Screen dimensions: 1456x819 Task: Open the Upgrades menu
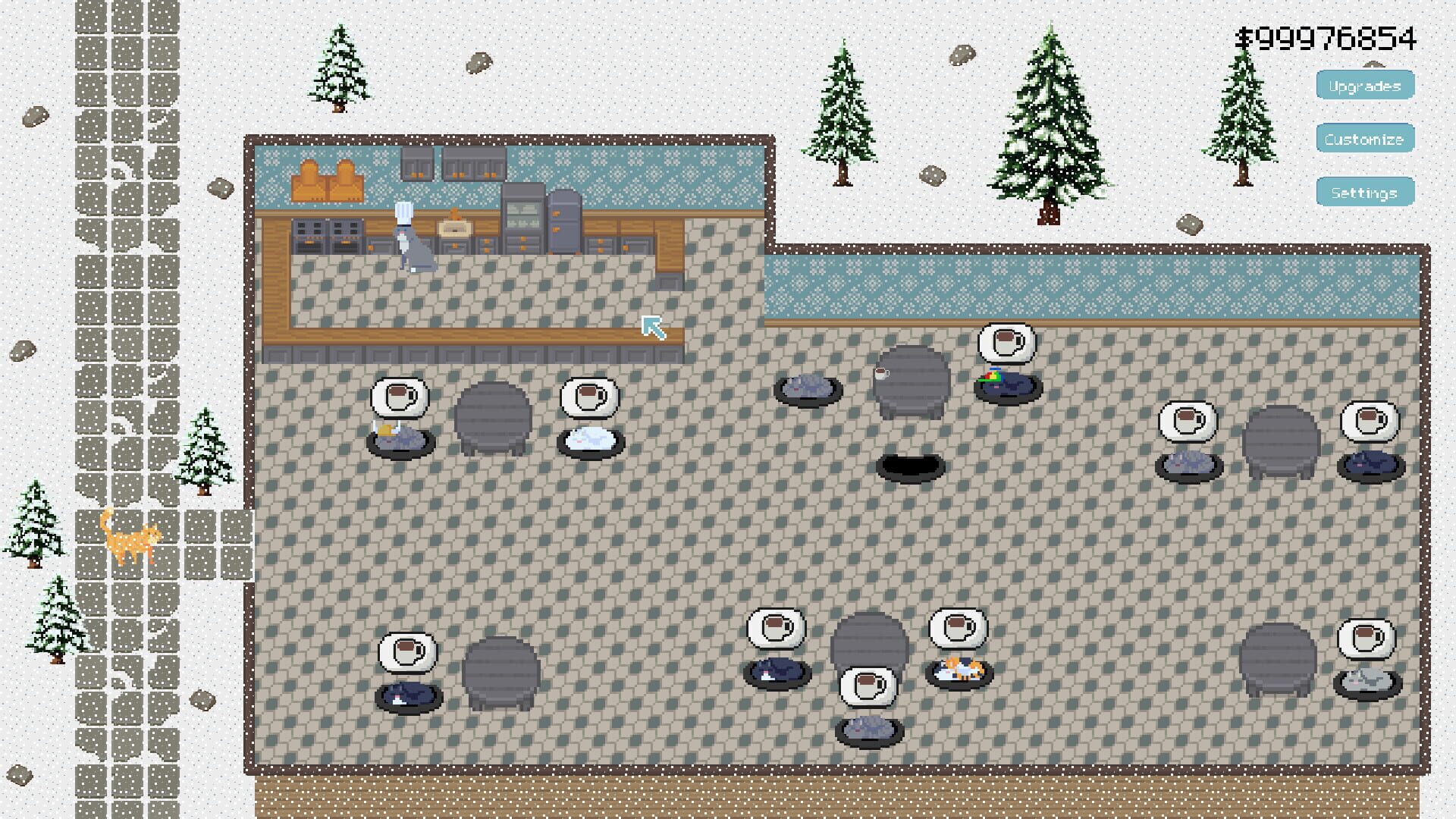(1364, 85)
